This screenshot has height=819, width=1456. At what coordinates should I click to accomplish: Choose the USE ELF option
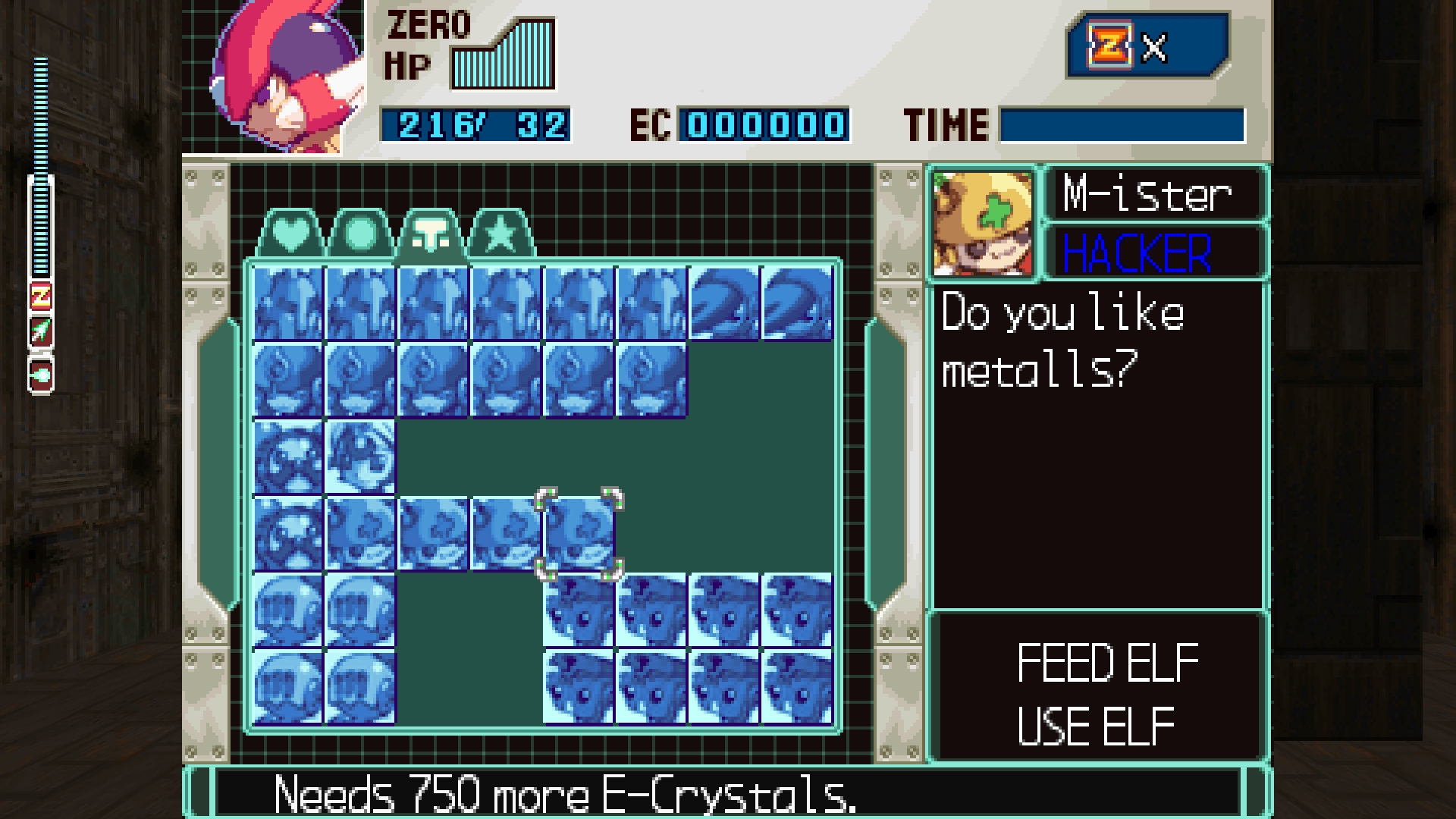tap(1096, 726)
